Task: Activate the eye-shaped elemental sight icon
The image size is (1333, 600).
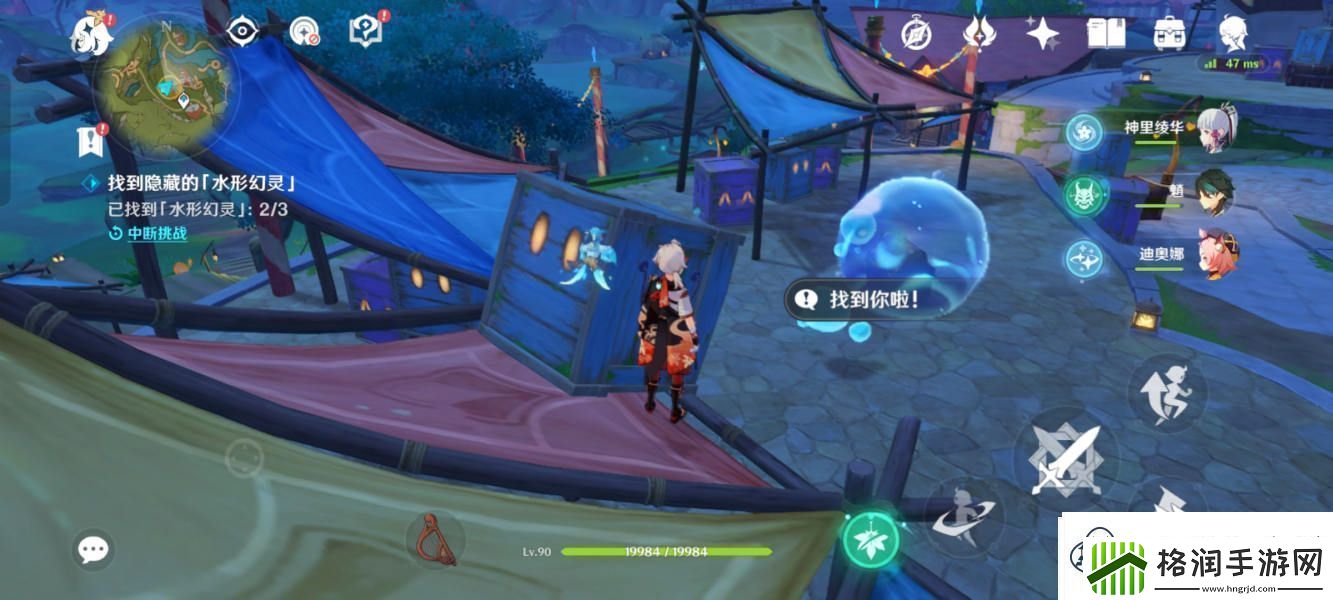Action: point(242,33)
